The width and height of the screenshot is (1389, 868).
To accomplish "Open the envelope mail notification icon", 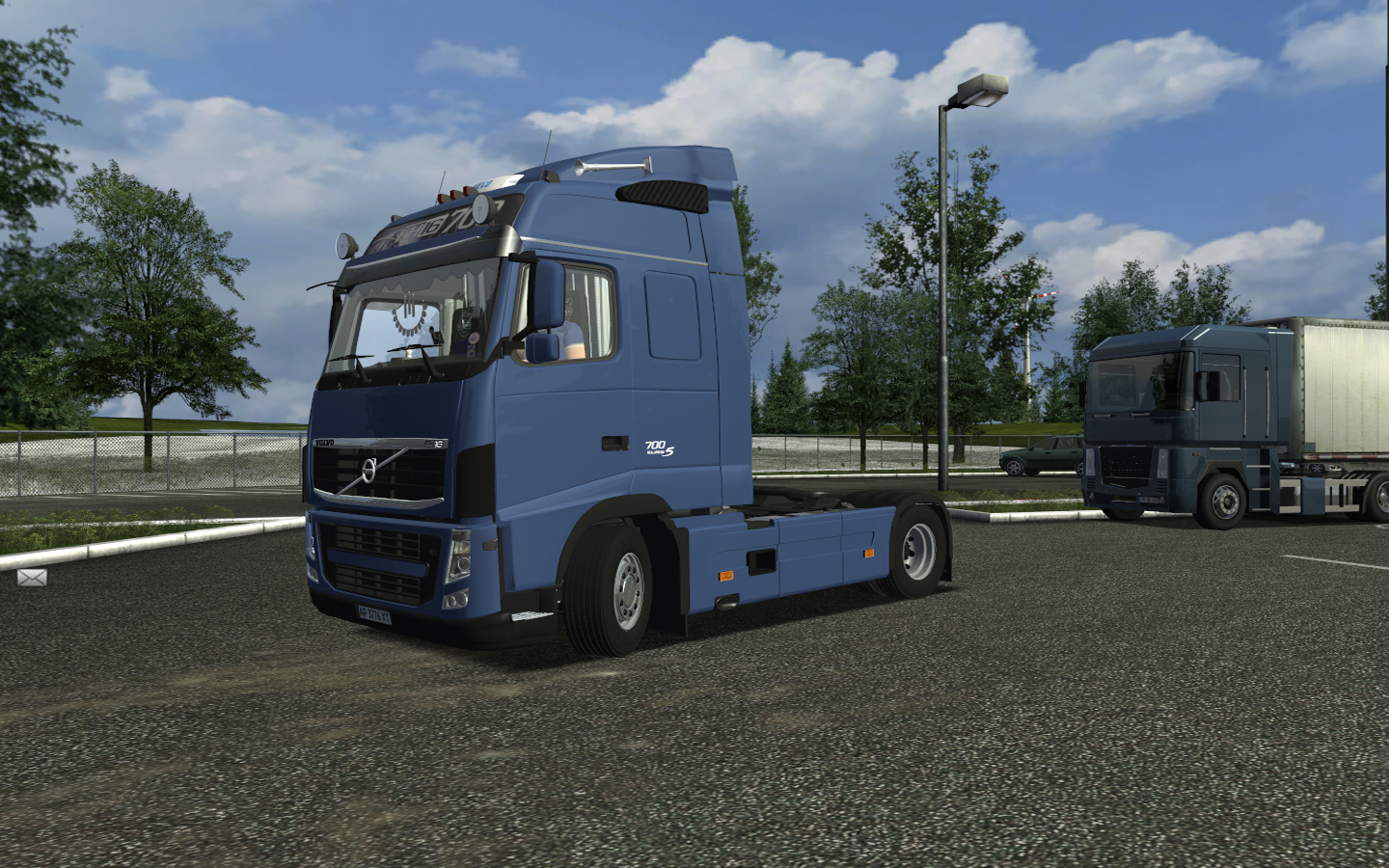I will pos(32,578).
